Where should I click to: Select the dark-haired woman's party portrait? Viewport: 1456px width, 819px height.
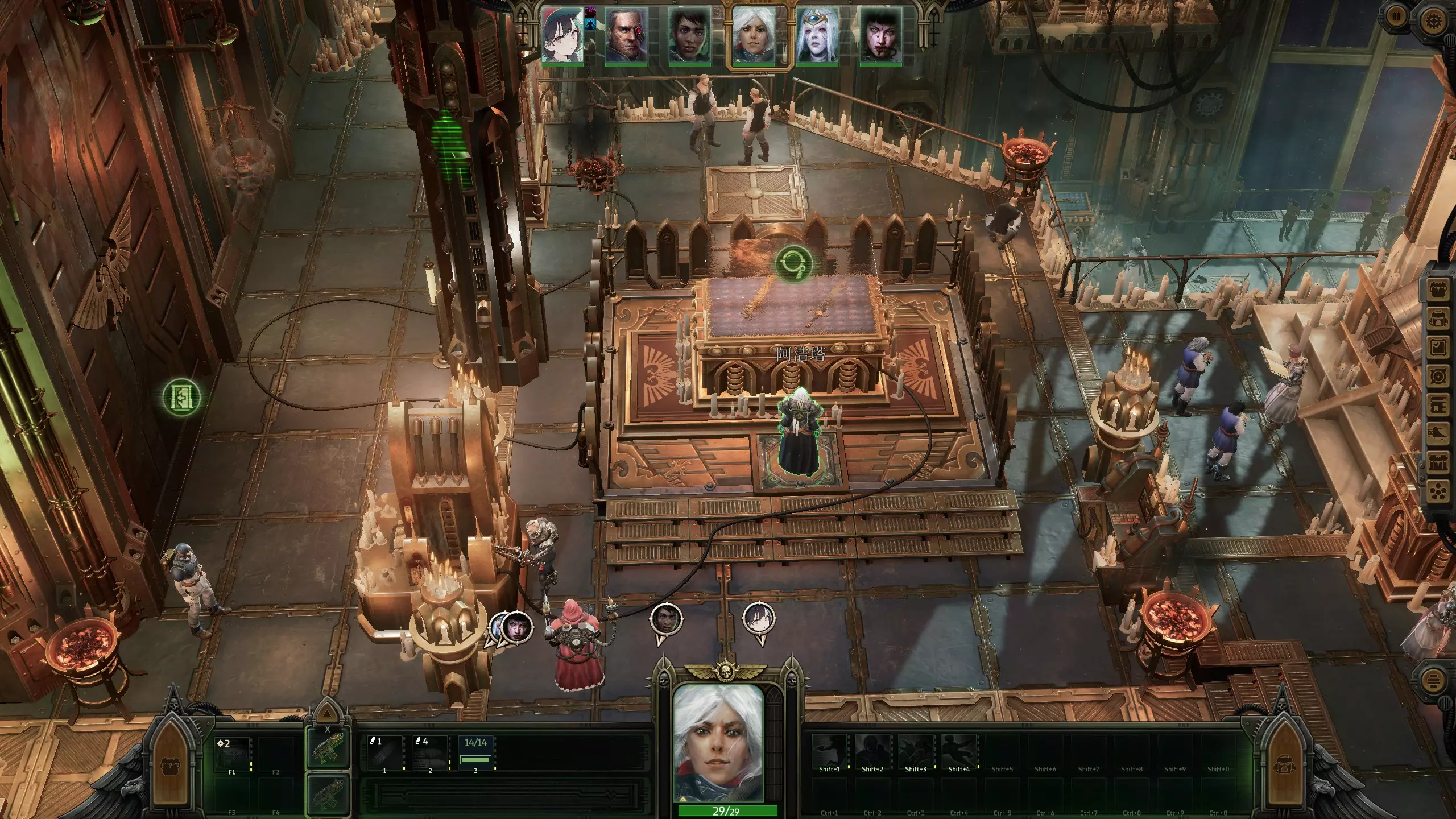[x=690, y=35]
